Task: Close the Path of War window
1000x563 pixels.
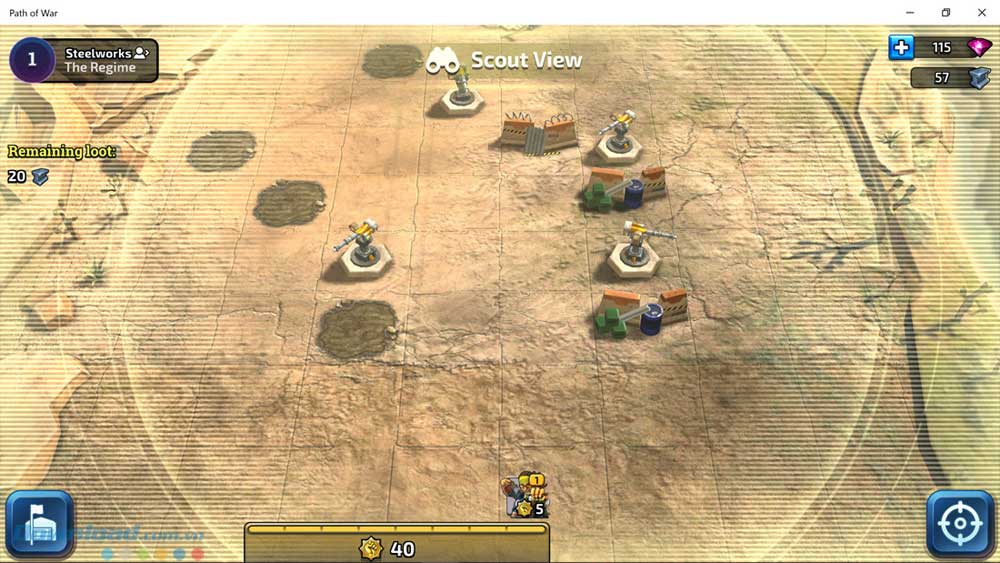Action: tap(981, 12)
